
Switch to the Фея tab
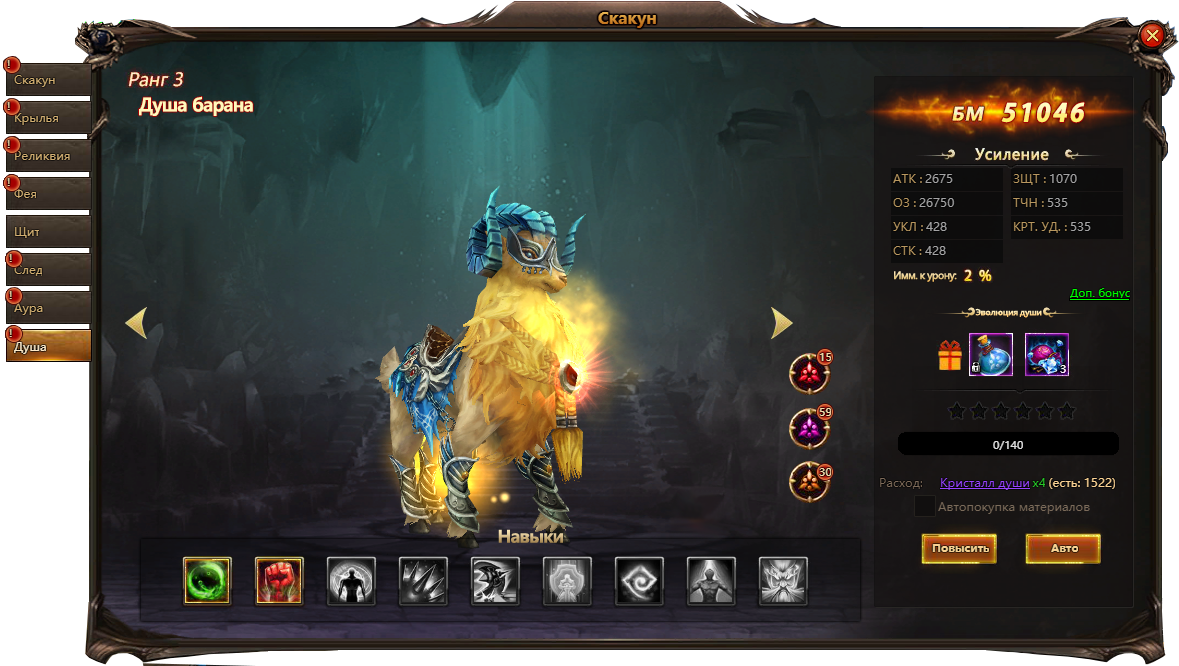click(48, 194)
